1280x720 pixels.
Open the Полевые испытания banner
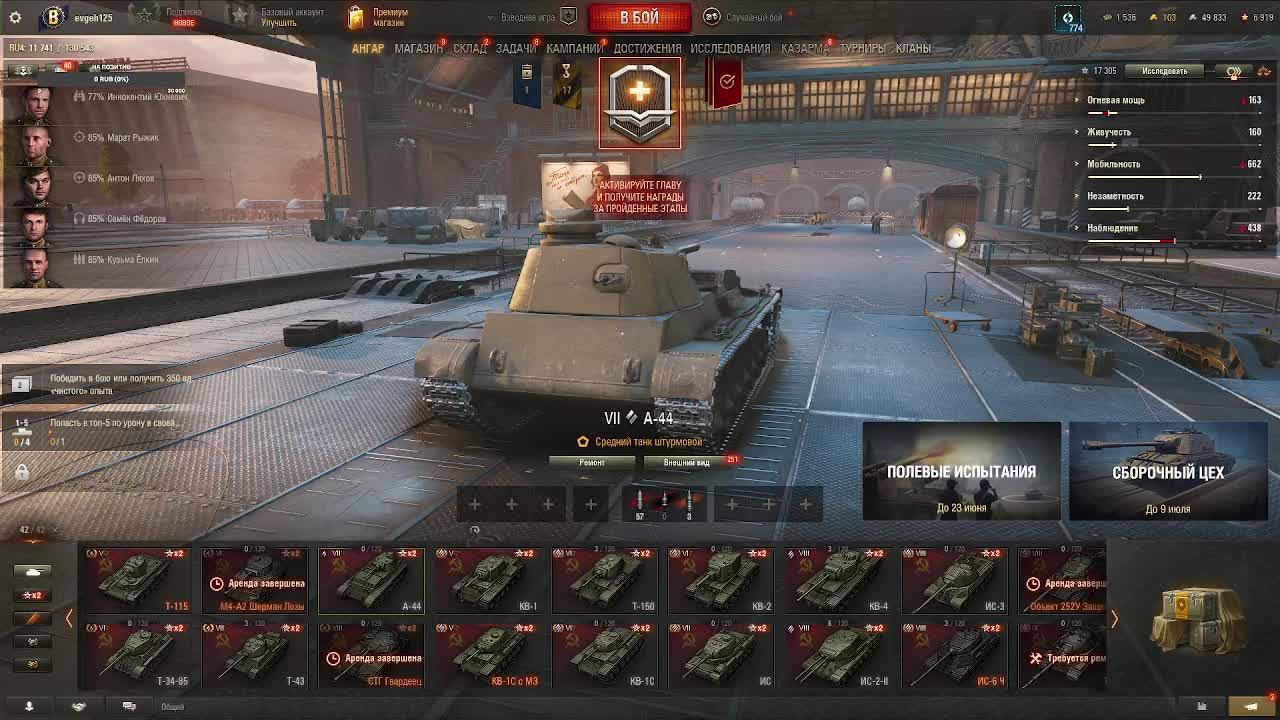click(x=961, y=471)
